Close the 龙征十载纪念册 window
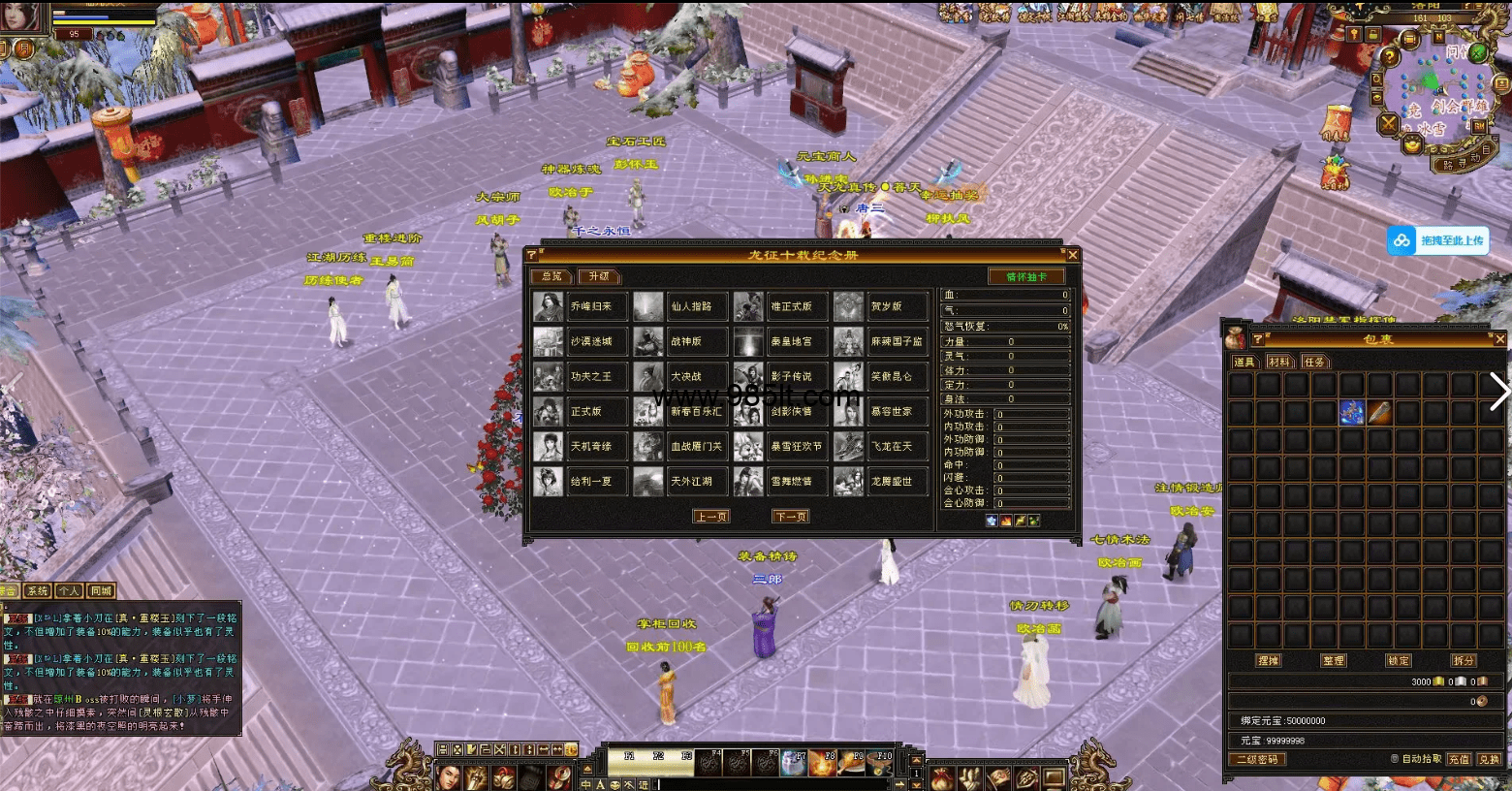1512x791 pixels. [1072, 255]
